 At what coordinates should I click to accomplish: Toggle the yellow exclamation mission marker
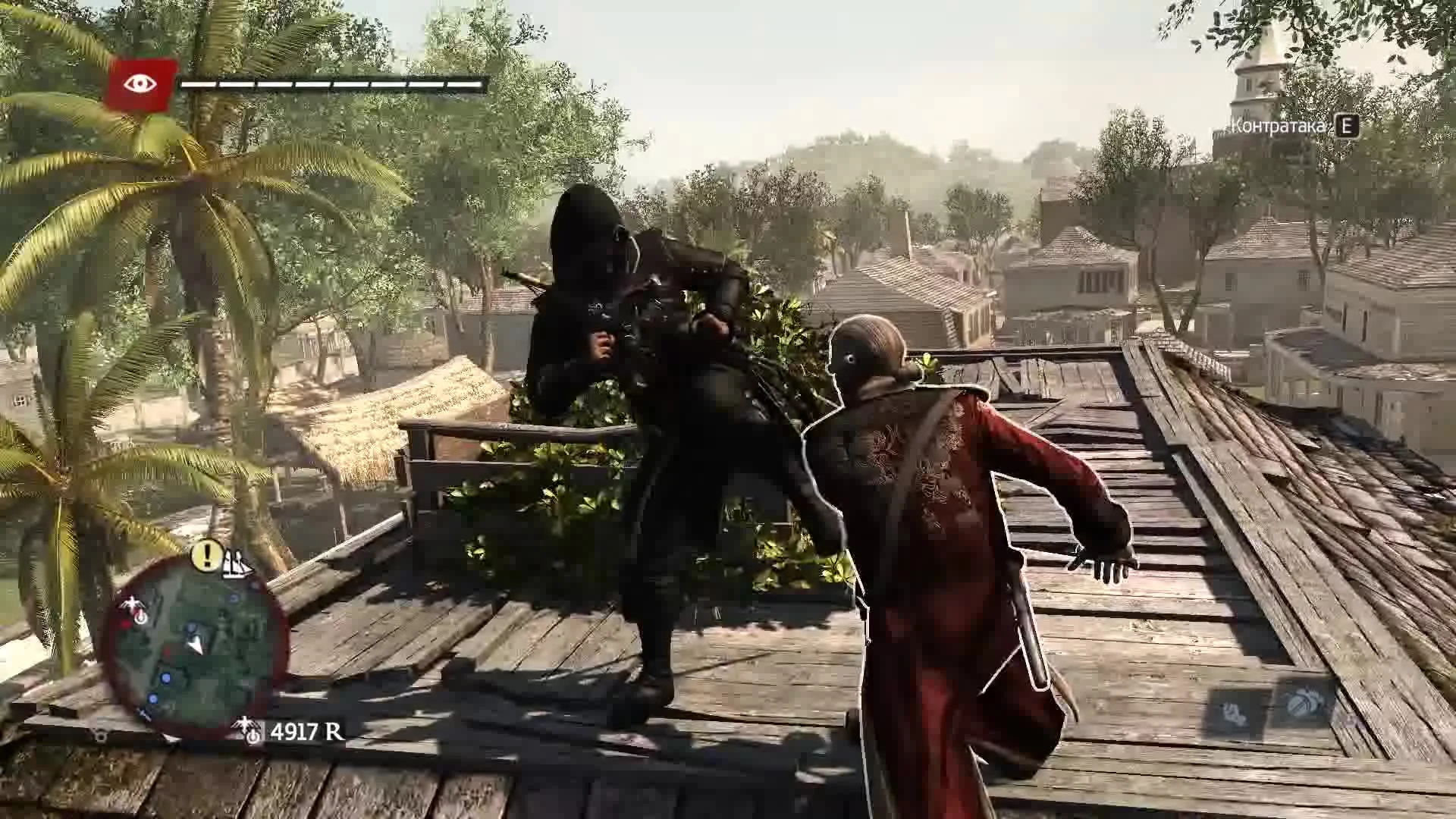click(x=205, y=555)
